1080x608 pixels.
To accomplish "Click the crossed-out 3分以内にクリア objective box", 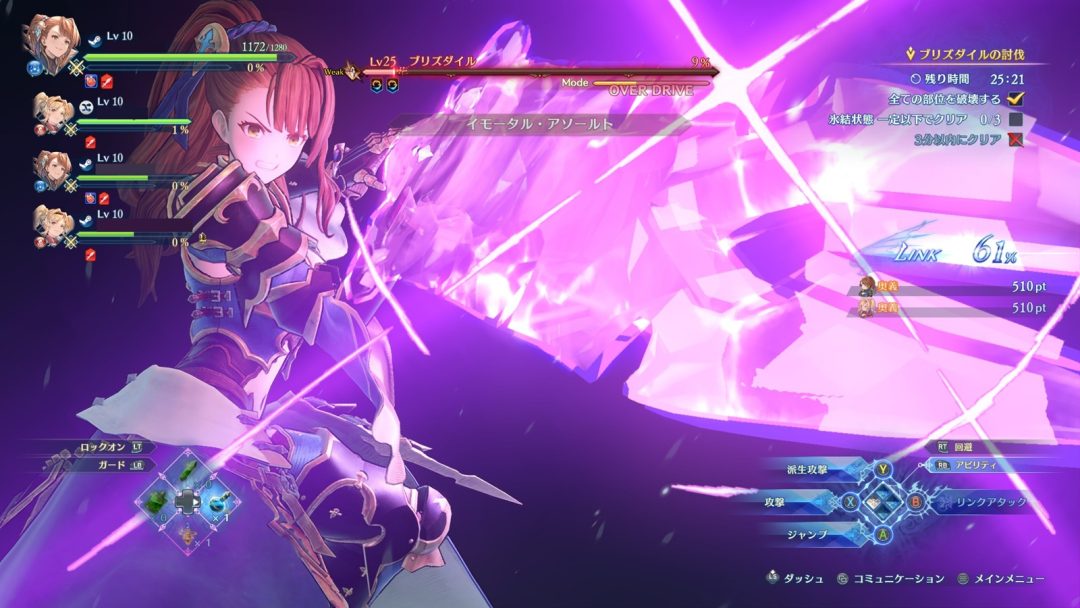I will coord(1016,139).
